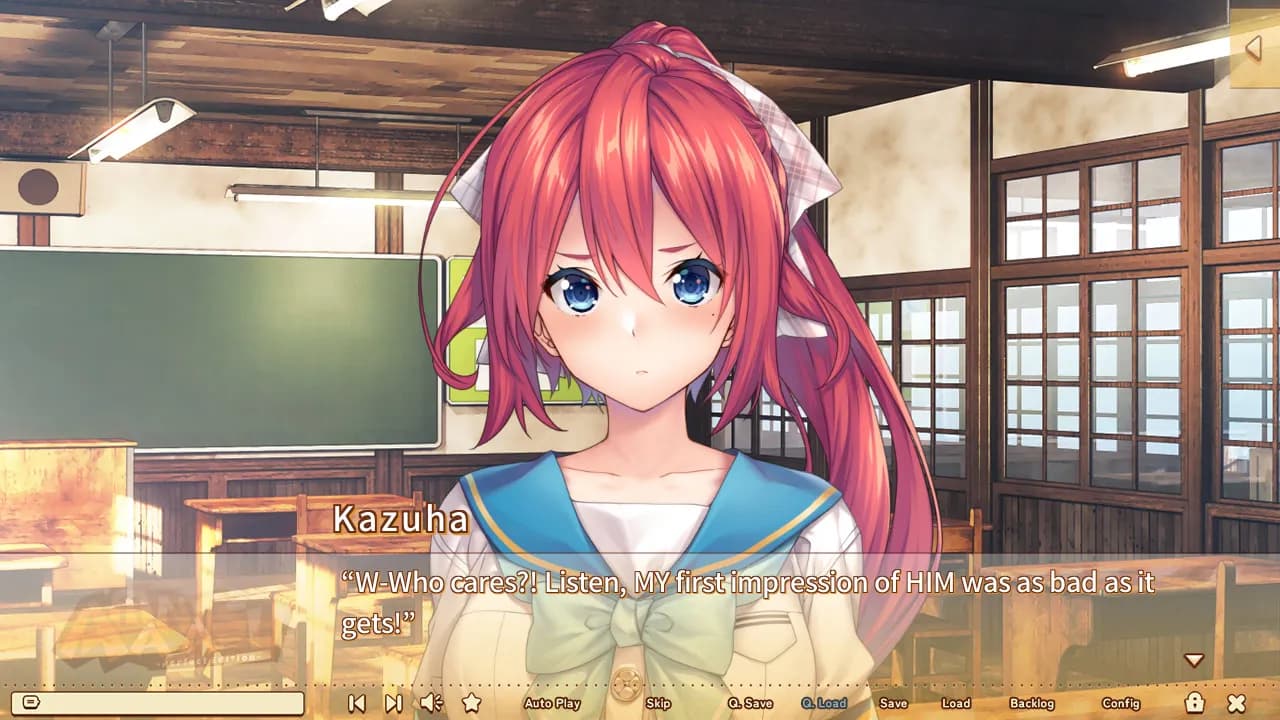The image size is (1280, 720).
Task: Show the Backlog of past dialogue
Action: (1032, 703)
